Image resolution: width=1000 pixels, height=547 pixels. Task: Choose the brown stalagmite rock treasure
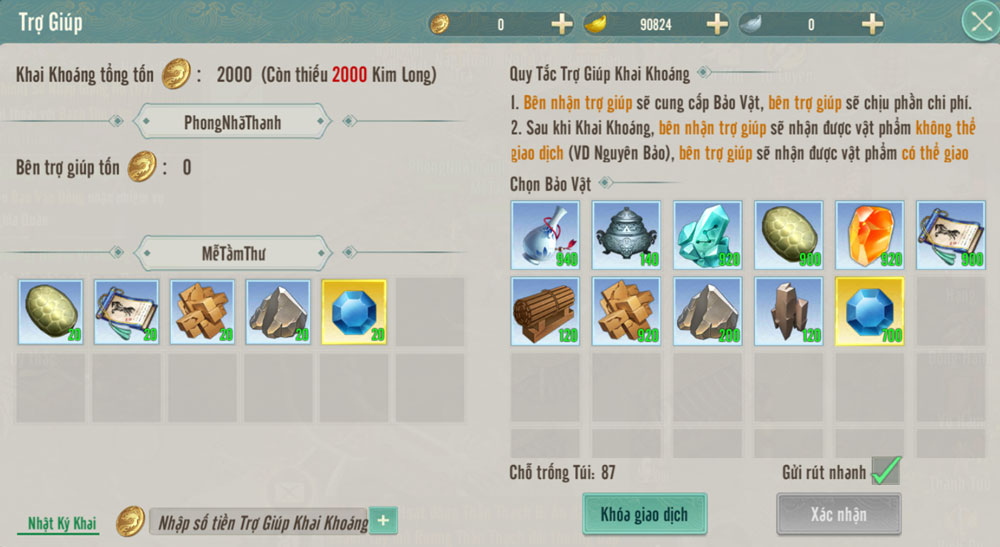pyautogui.click(x=788, y=311)
